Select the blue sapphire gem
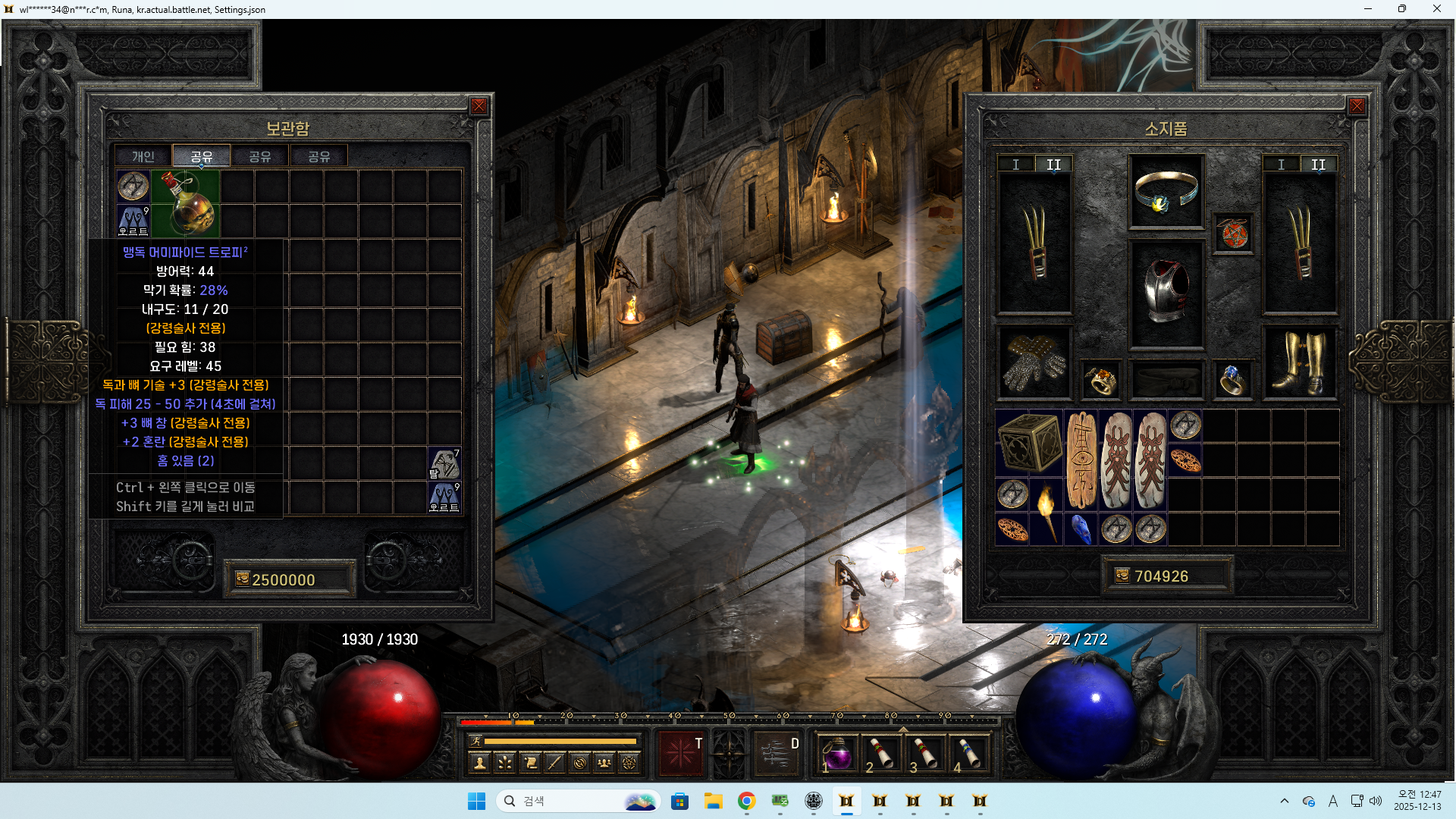 click(1081, 529)
